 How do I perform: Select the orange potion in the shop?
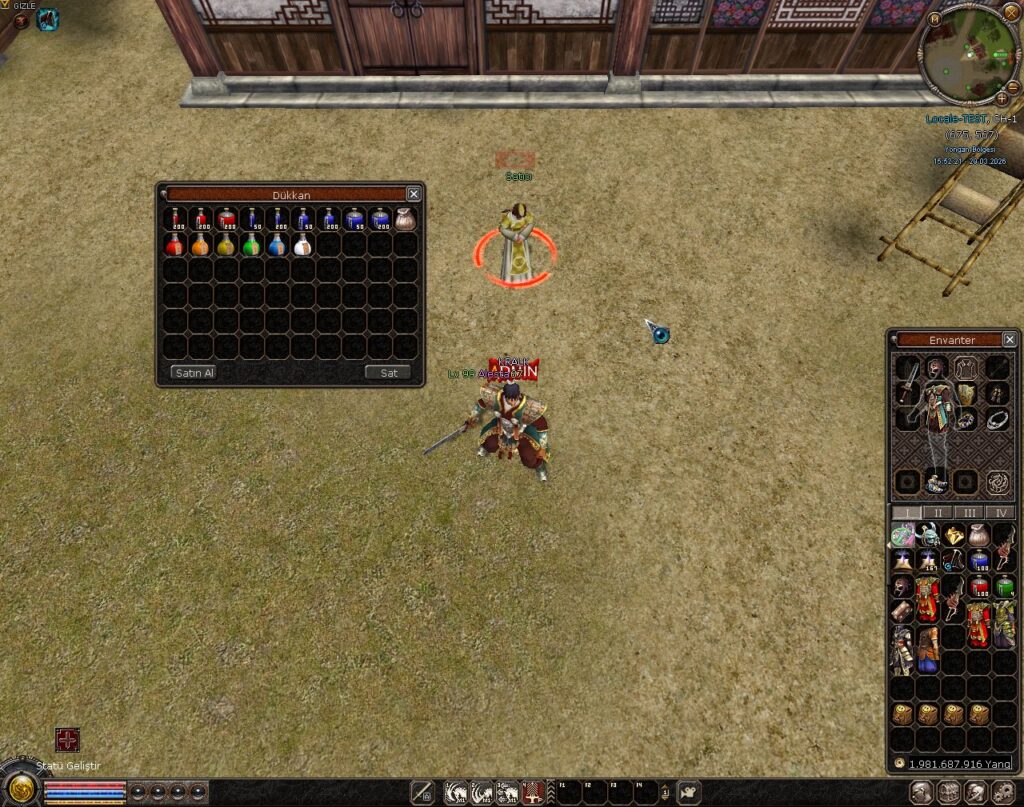tap(200, 245)
